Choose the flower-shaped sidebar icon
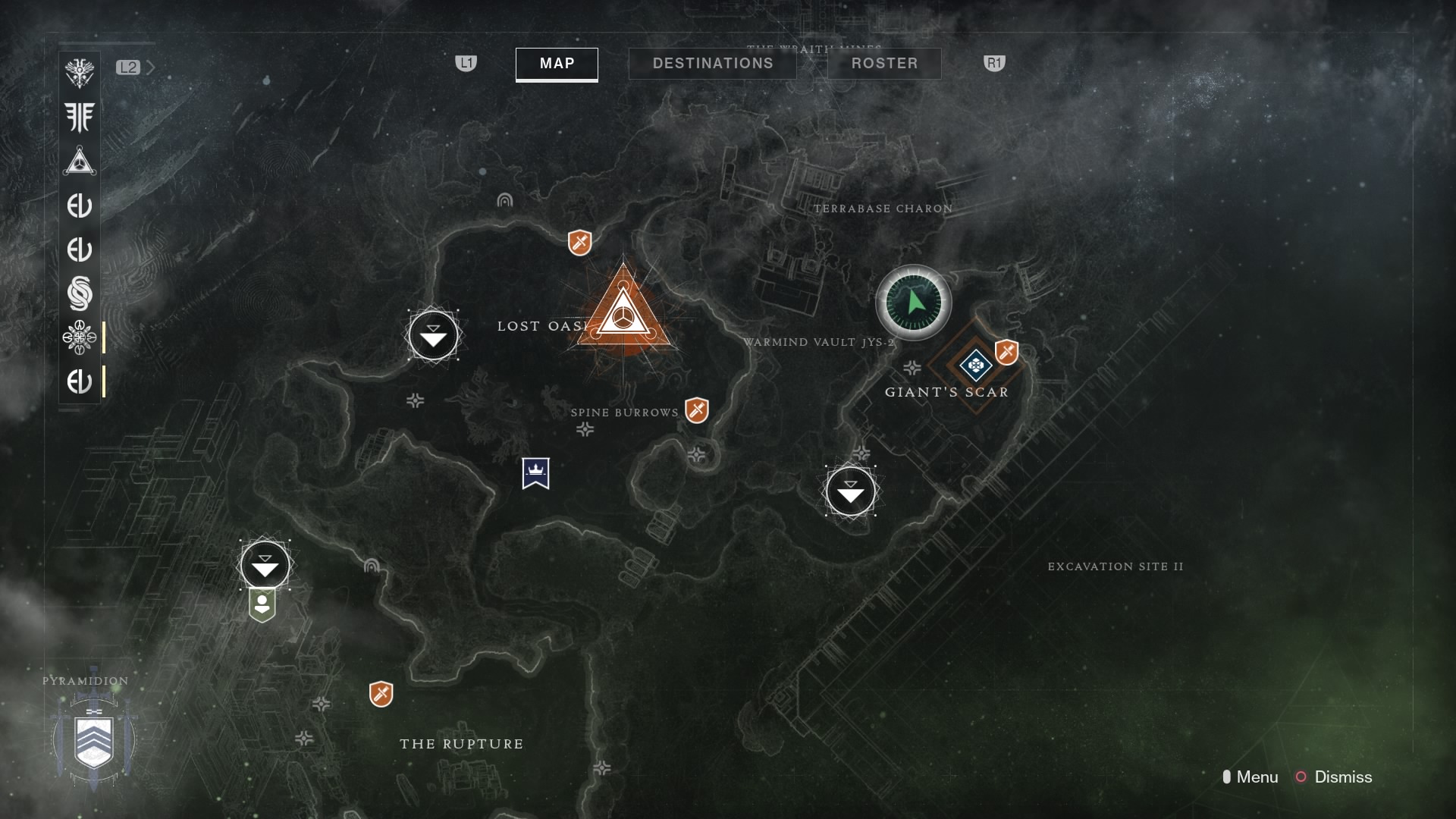1456x819 pixels. pos(80,337)
